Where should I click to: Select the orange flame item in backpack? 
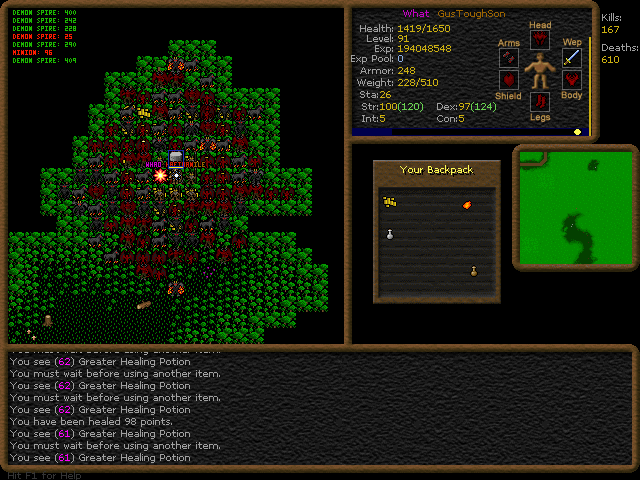(x=467, y=205)
